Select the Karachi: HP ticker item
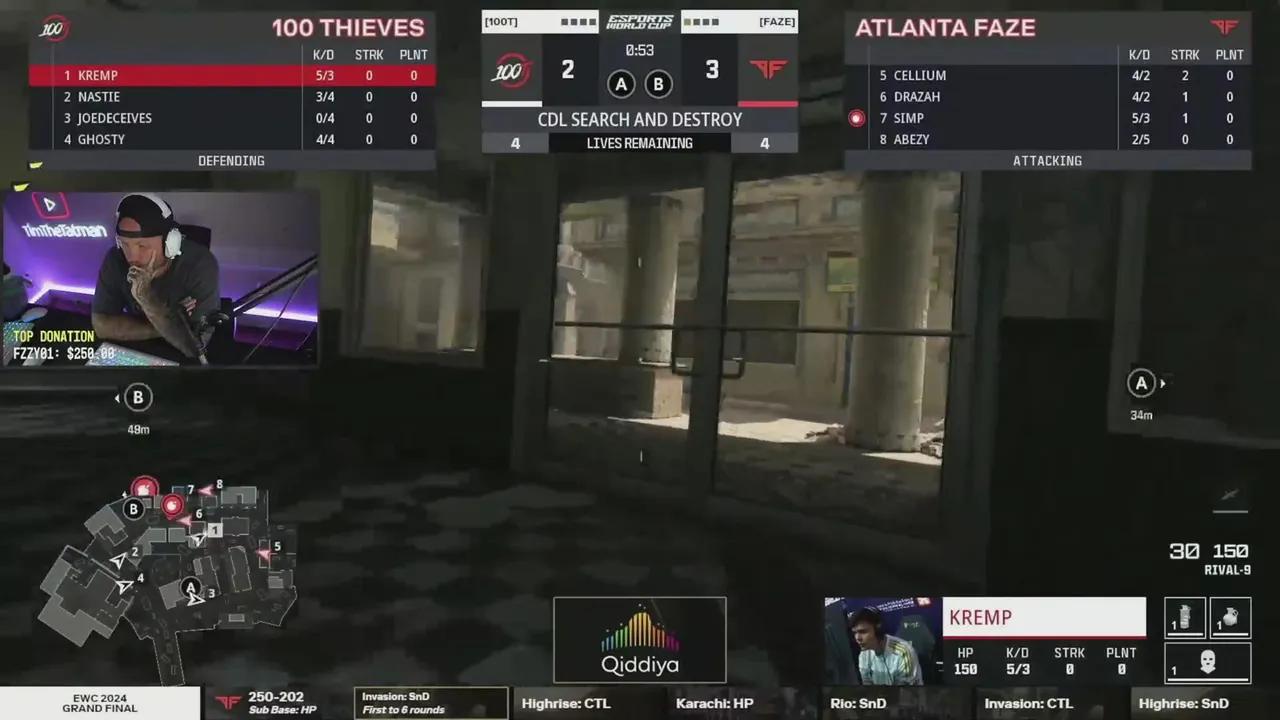The height and width of the screenshot is (720, 1280). pyautogui.click(x=714, y=703)
